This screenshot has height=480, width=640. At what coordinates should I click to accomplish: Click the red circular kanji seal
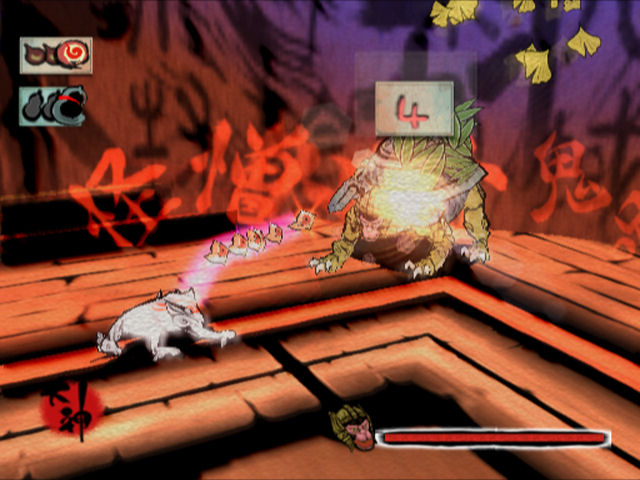72,412
